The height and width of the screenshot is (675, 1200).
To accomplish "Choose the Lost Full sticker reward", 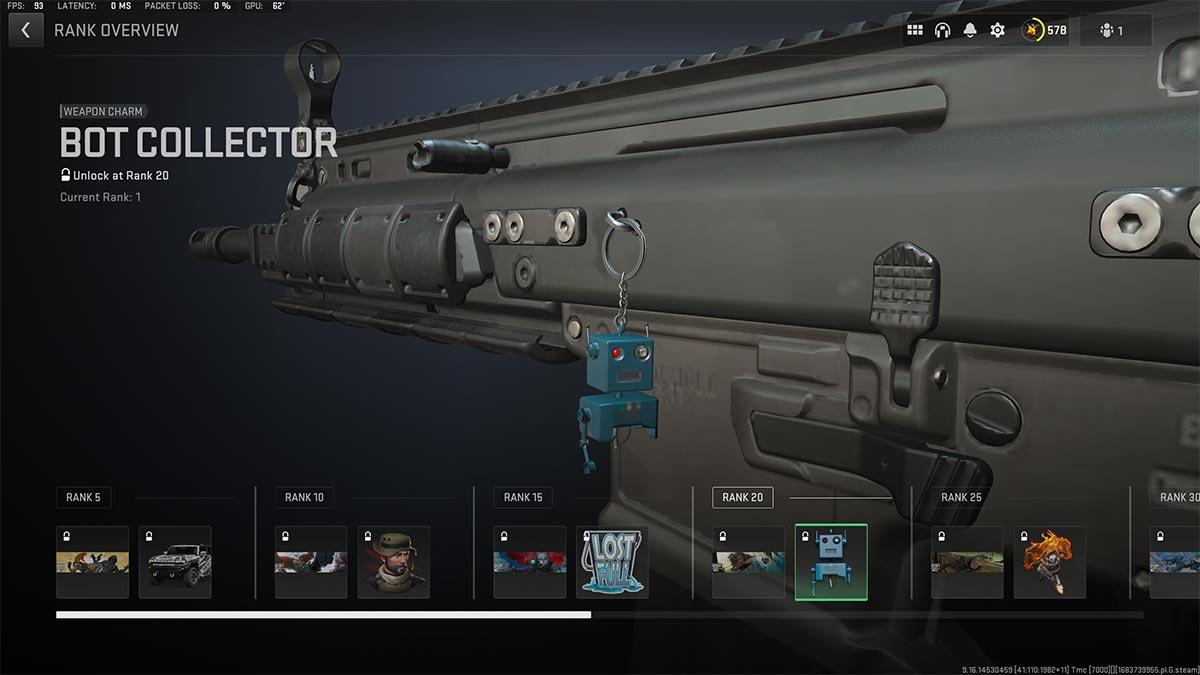I will click(x=612, y=562).
